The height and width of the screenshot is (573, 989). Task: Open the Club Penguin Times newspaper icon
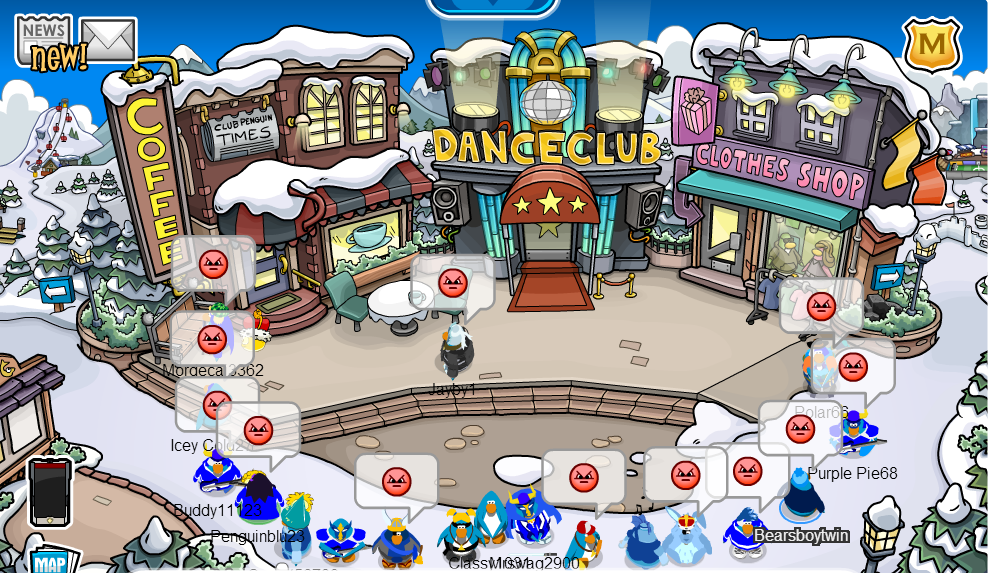44,42
